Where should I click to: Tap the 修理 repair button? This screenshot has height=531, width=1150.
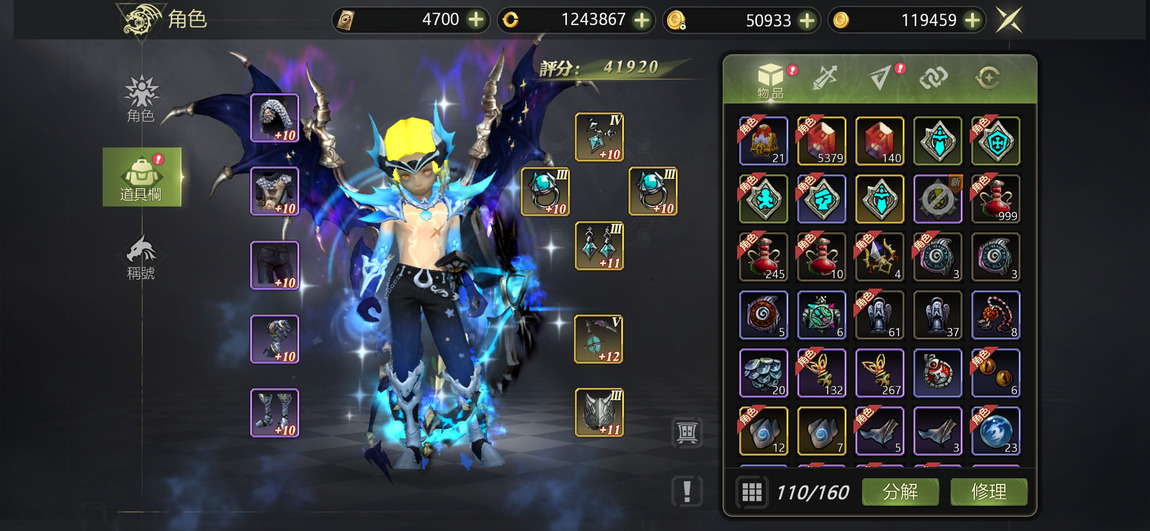(x=989, y=491)
